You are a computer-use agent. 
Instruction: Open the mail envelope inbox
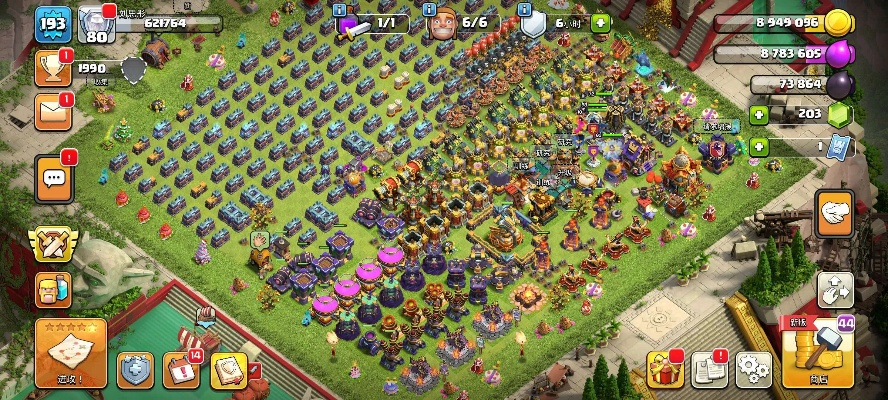pos(53,112)
